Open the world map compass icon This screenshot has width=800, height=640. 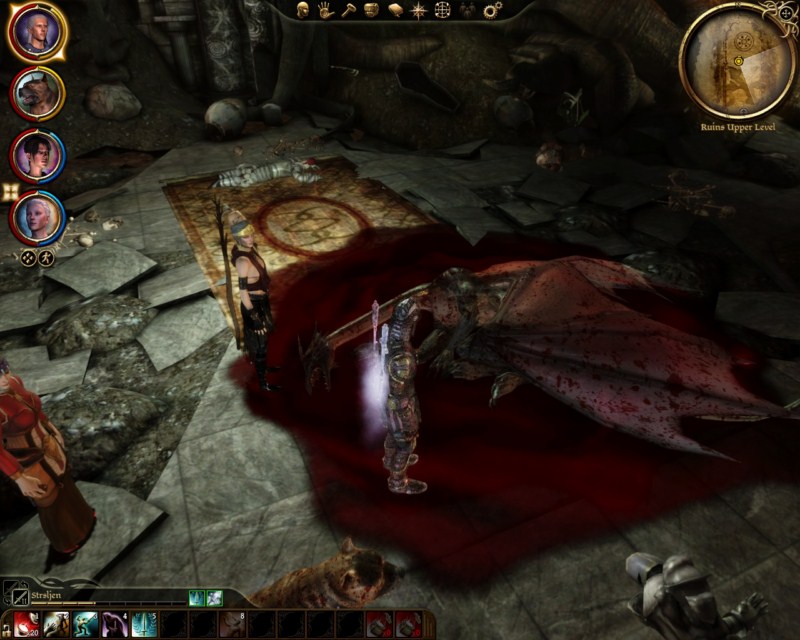418,10
